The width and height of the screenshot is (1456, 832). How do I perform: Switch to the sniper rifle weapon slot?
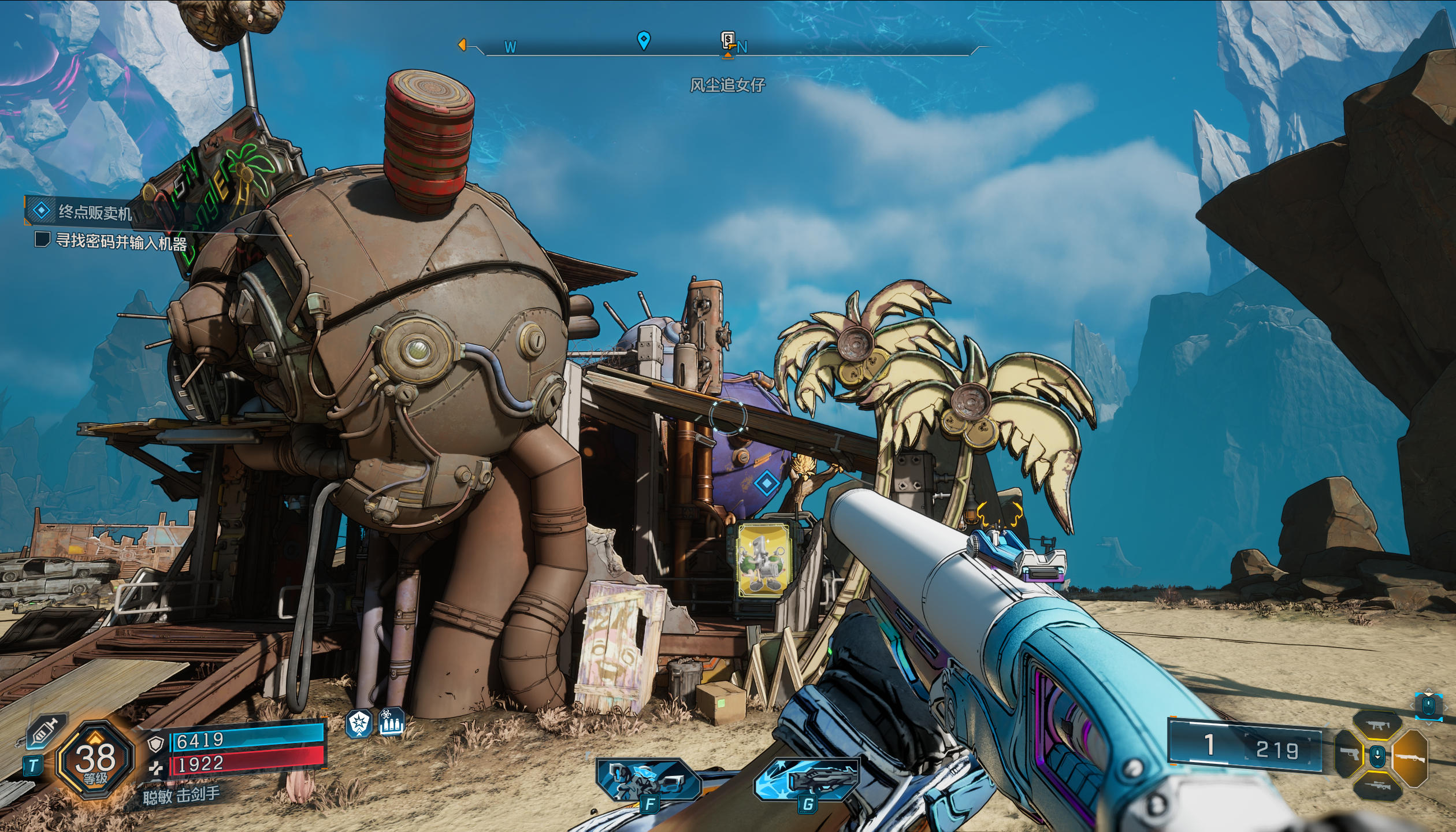pos(1377,785)
